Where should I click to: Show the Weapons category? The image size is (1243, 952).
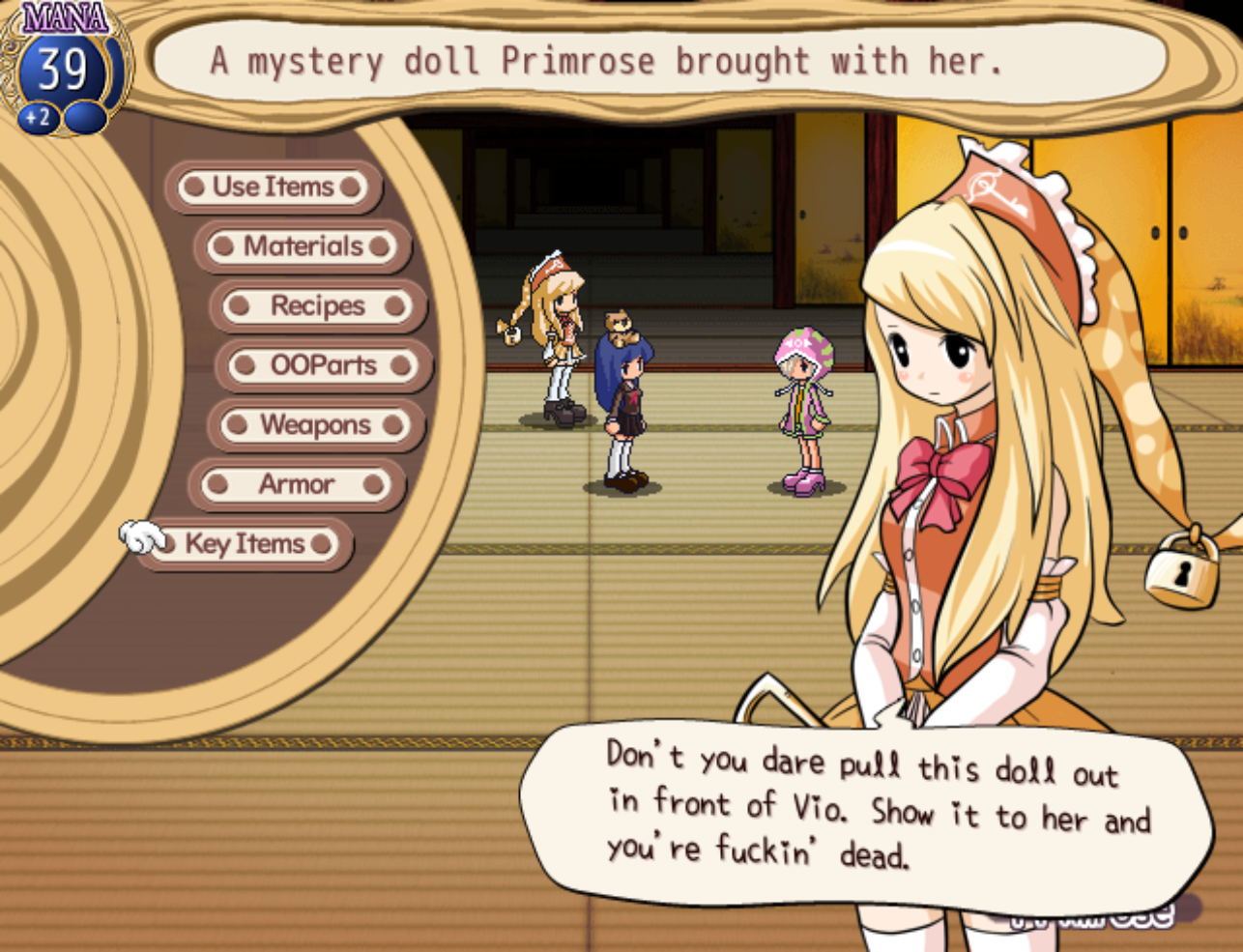click(315, 425)
